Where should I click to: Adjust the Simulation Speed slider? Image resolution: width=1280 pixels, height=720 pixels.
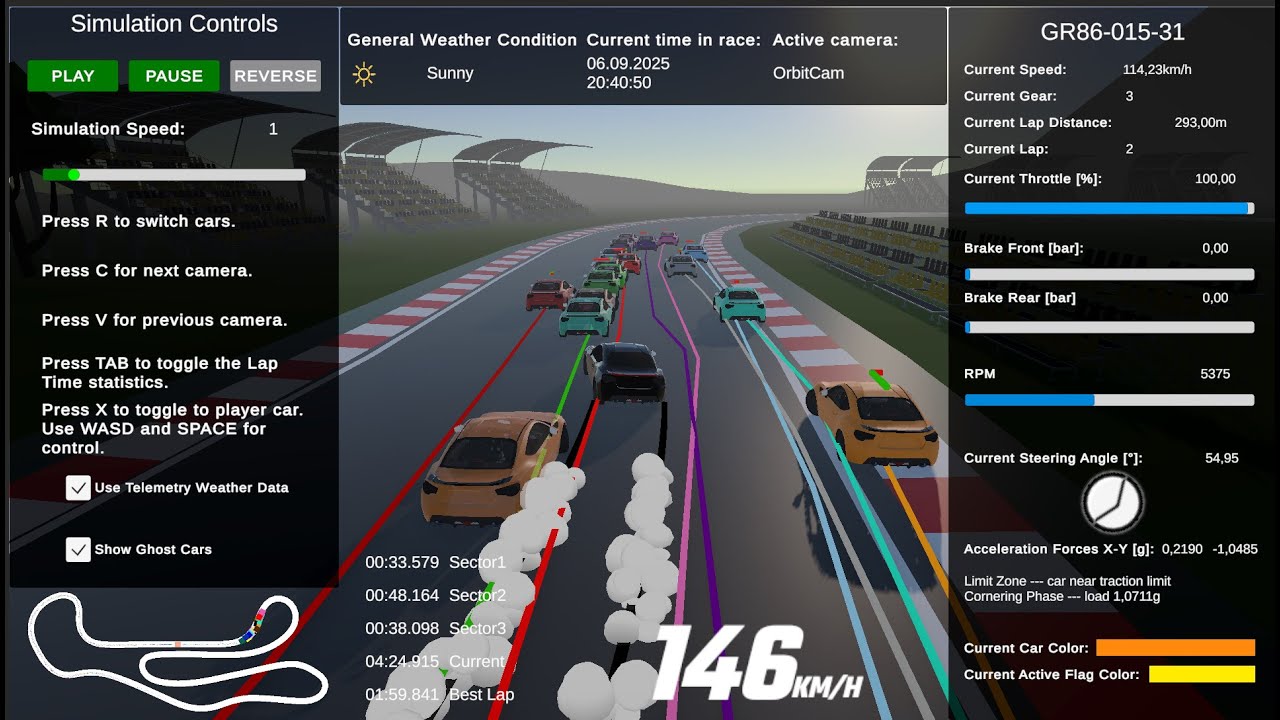pyautogui.click(x=74, y=174)
